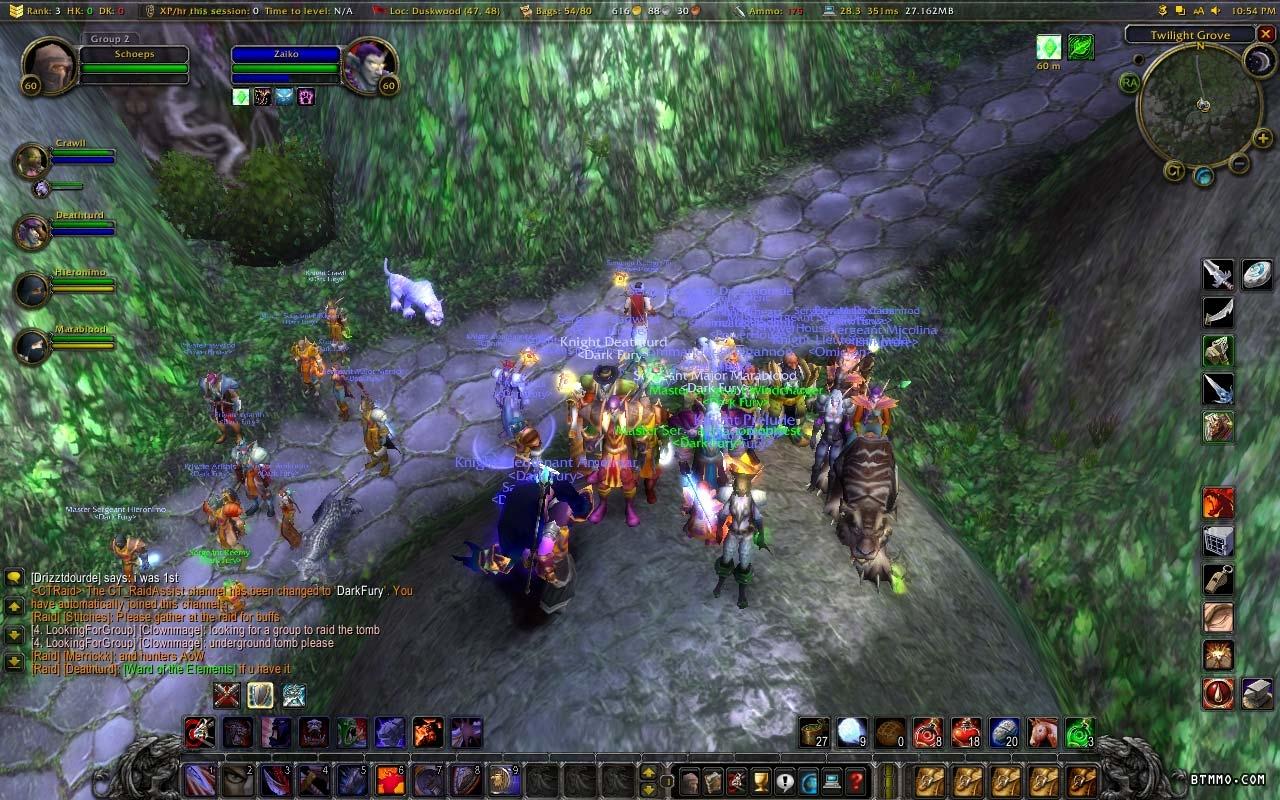Select party member Marablood's frame

tap(32, 346)
